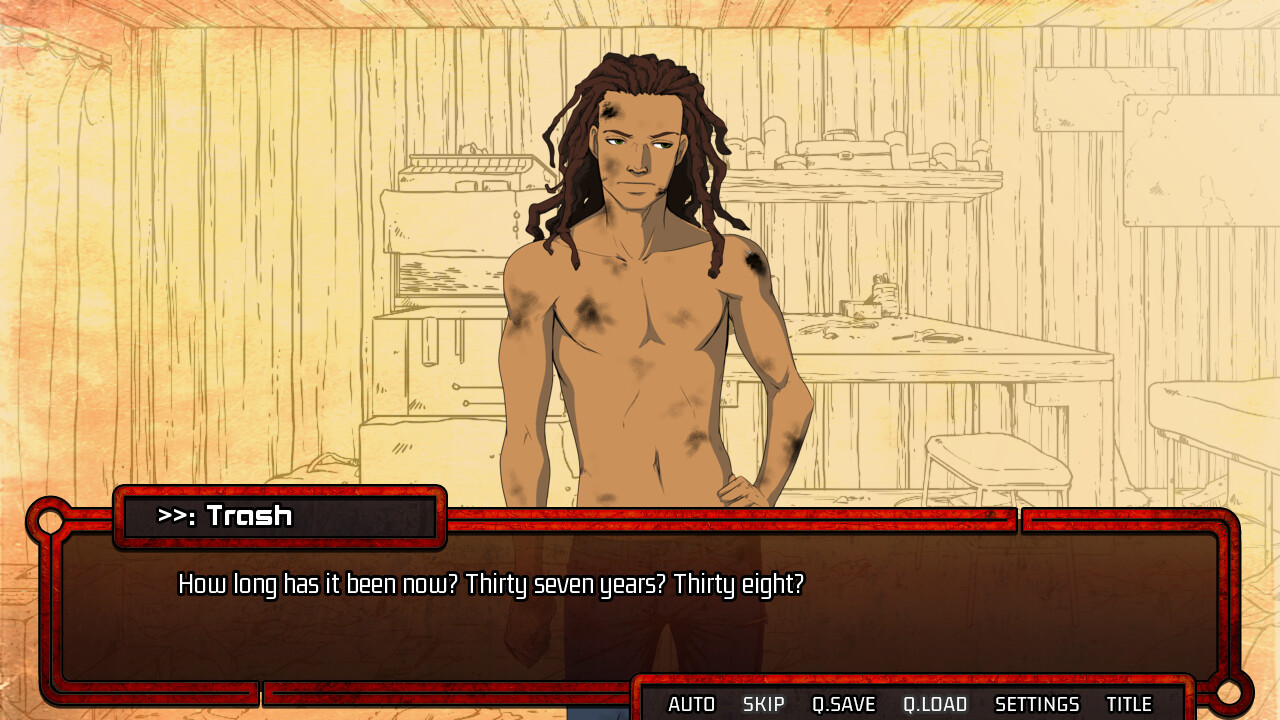The width and height of the screenshot is (1280, 720).
Task: Return to the TITLE screen
Action: [x=1129, y=704]
